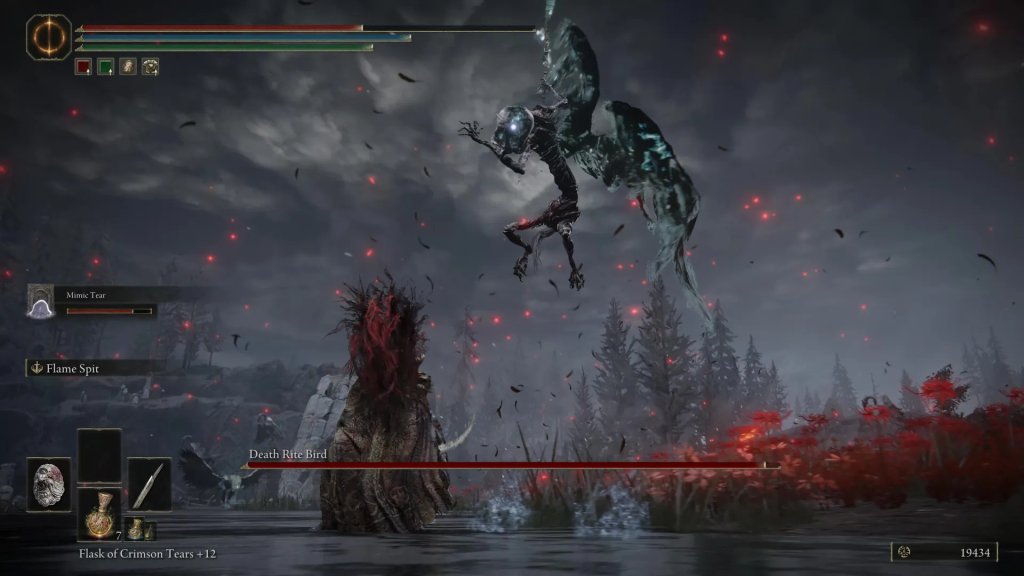Click the red square buff icon
Image resolution: width=1024 pixels, height=576 pixels.
[84, 67]
